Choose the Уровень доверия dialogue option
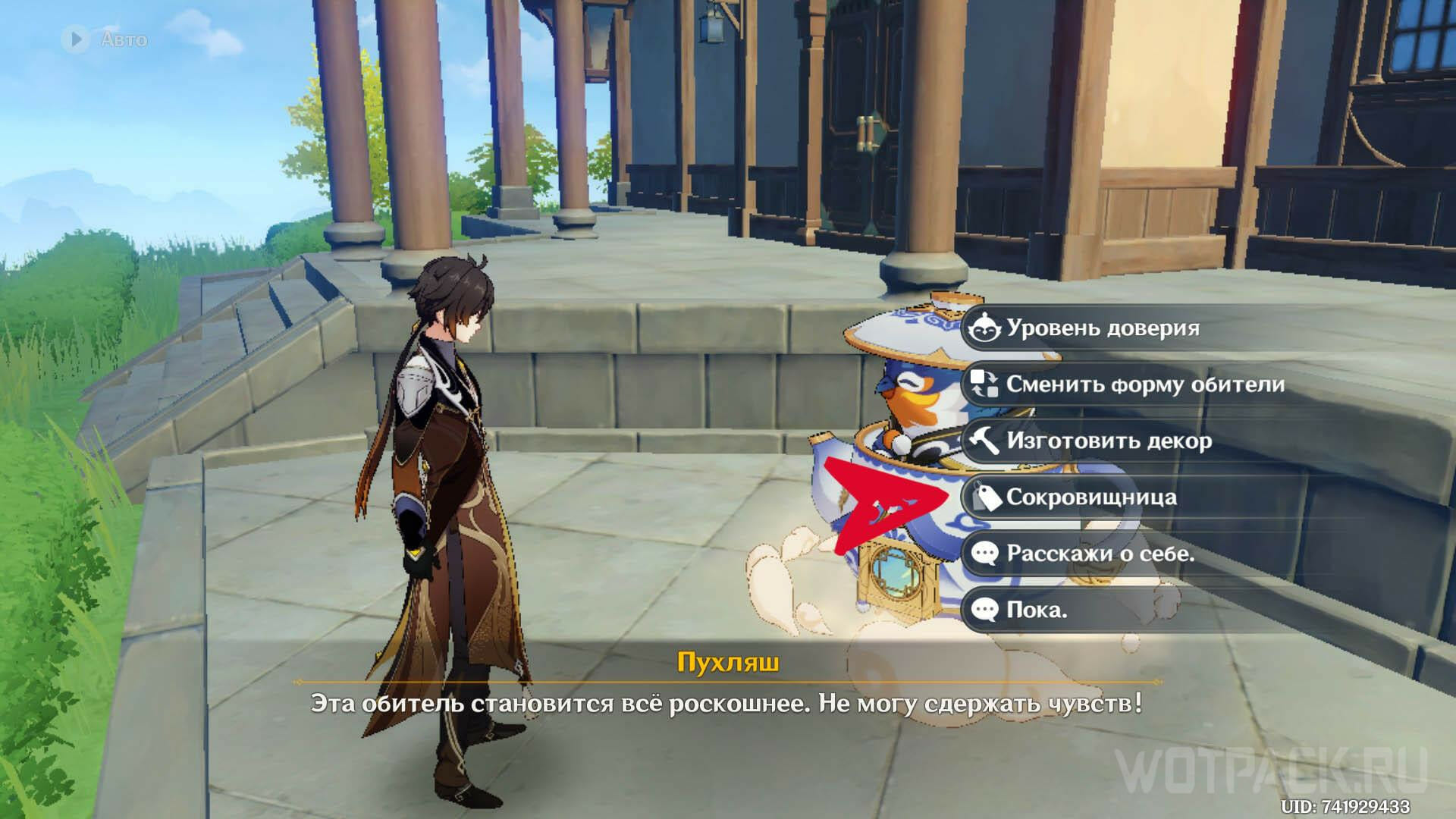 [x=1102, y=328]
